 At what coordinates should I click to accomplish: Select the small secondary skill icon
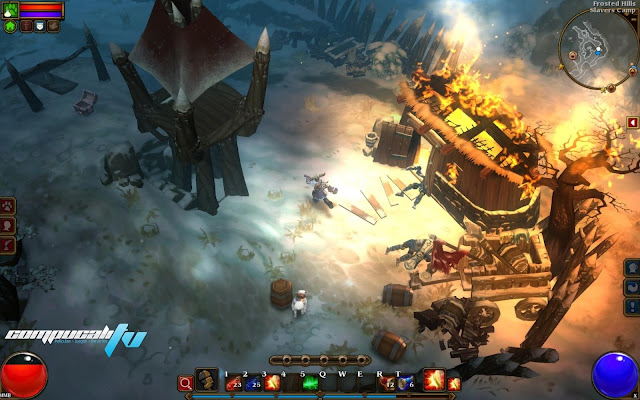[454, 382]
